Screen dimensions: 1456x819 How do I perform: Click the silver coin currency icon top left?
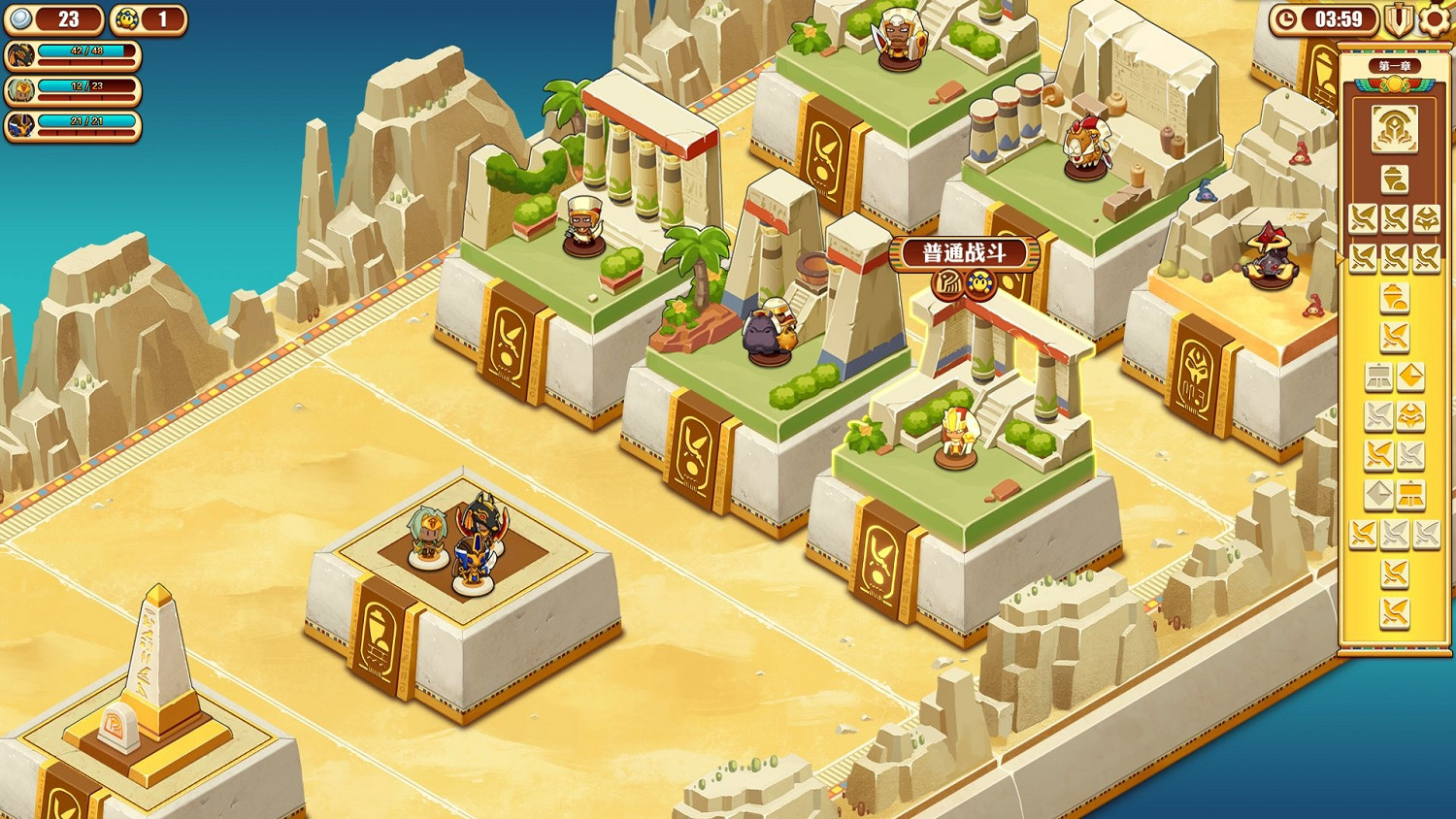pos(19,18)
